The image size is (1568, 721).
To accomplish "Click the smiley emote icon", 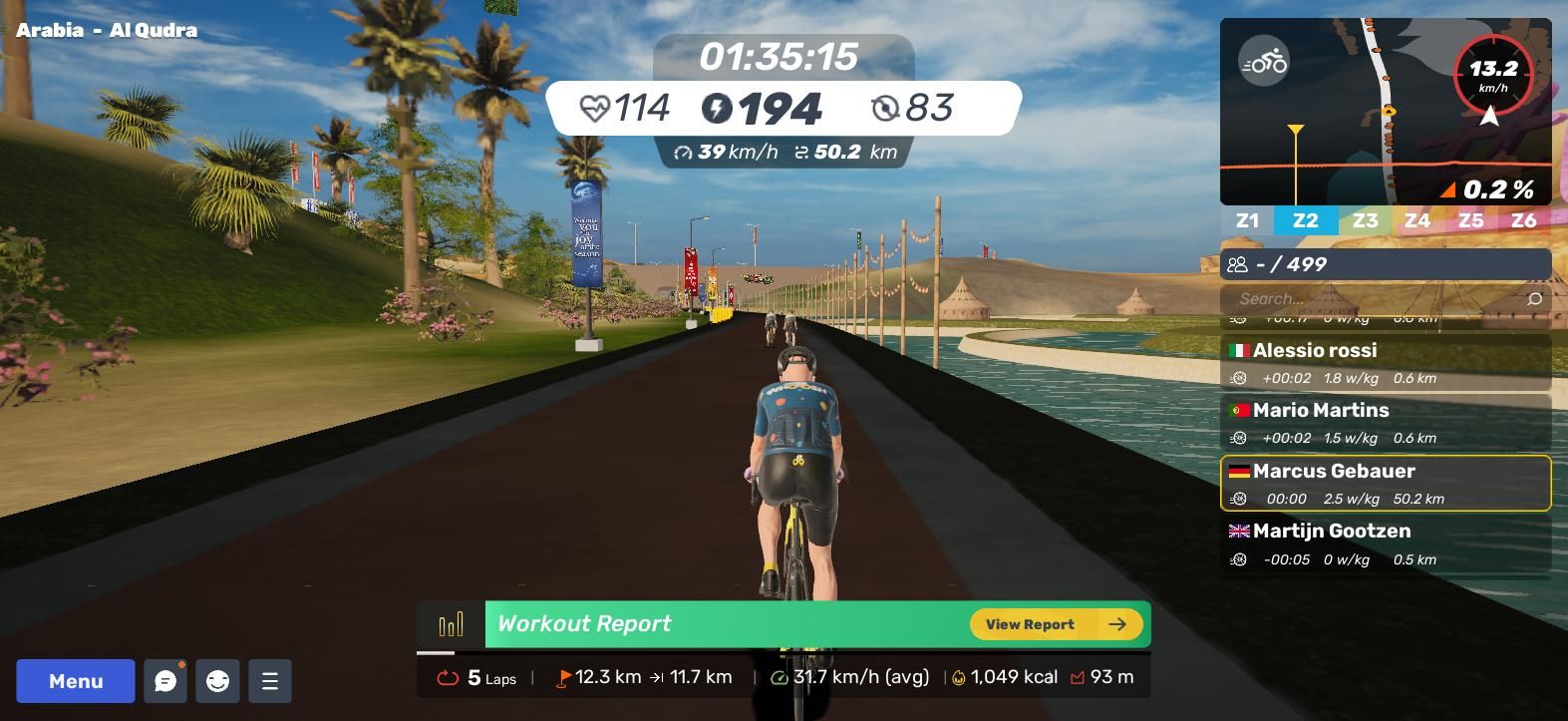I will point(217,681).
